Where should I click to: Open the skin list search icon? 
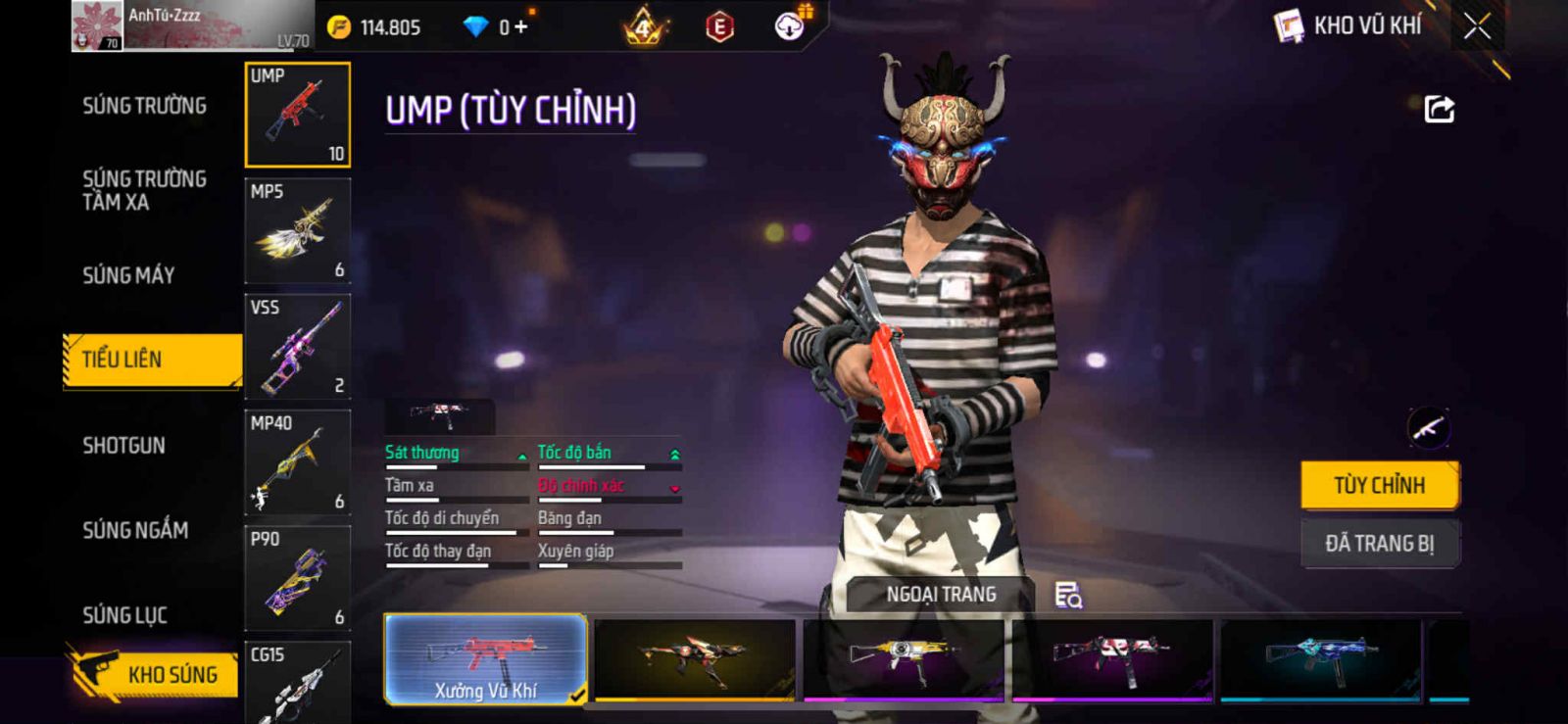1067,595
